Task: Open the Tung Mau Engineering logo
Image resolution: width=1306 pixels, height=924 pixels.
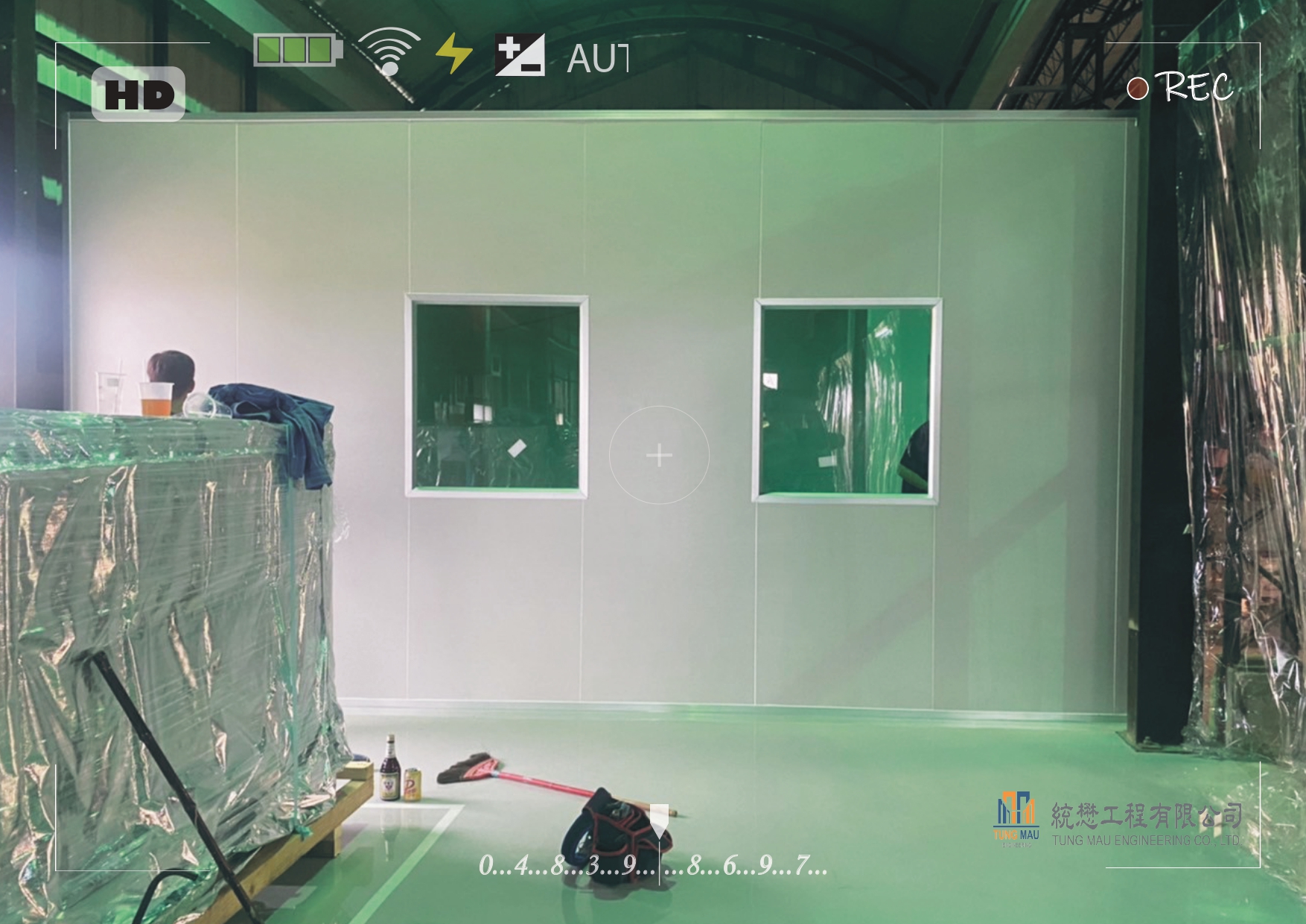Action: (x=1016, y=819)
